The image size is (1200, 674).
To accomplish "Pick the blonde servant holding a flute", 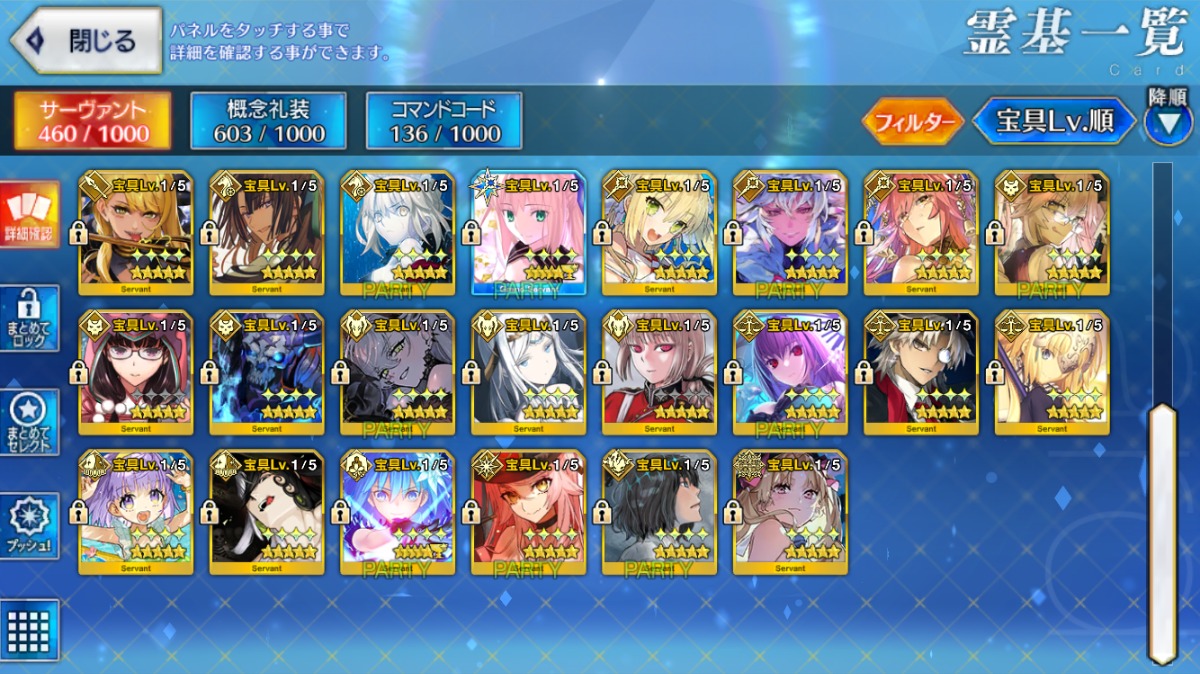I will click(x=136, y=232).
